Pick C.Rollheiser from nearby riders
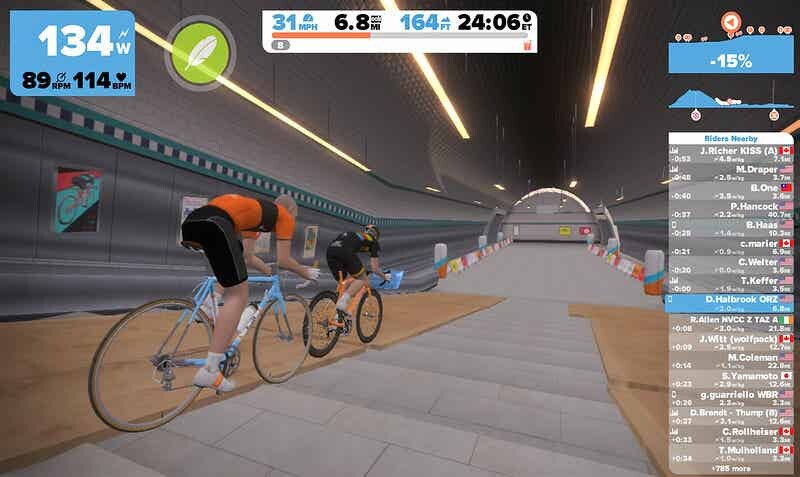800x477 pixels. tap(731, 435)
